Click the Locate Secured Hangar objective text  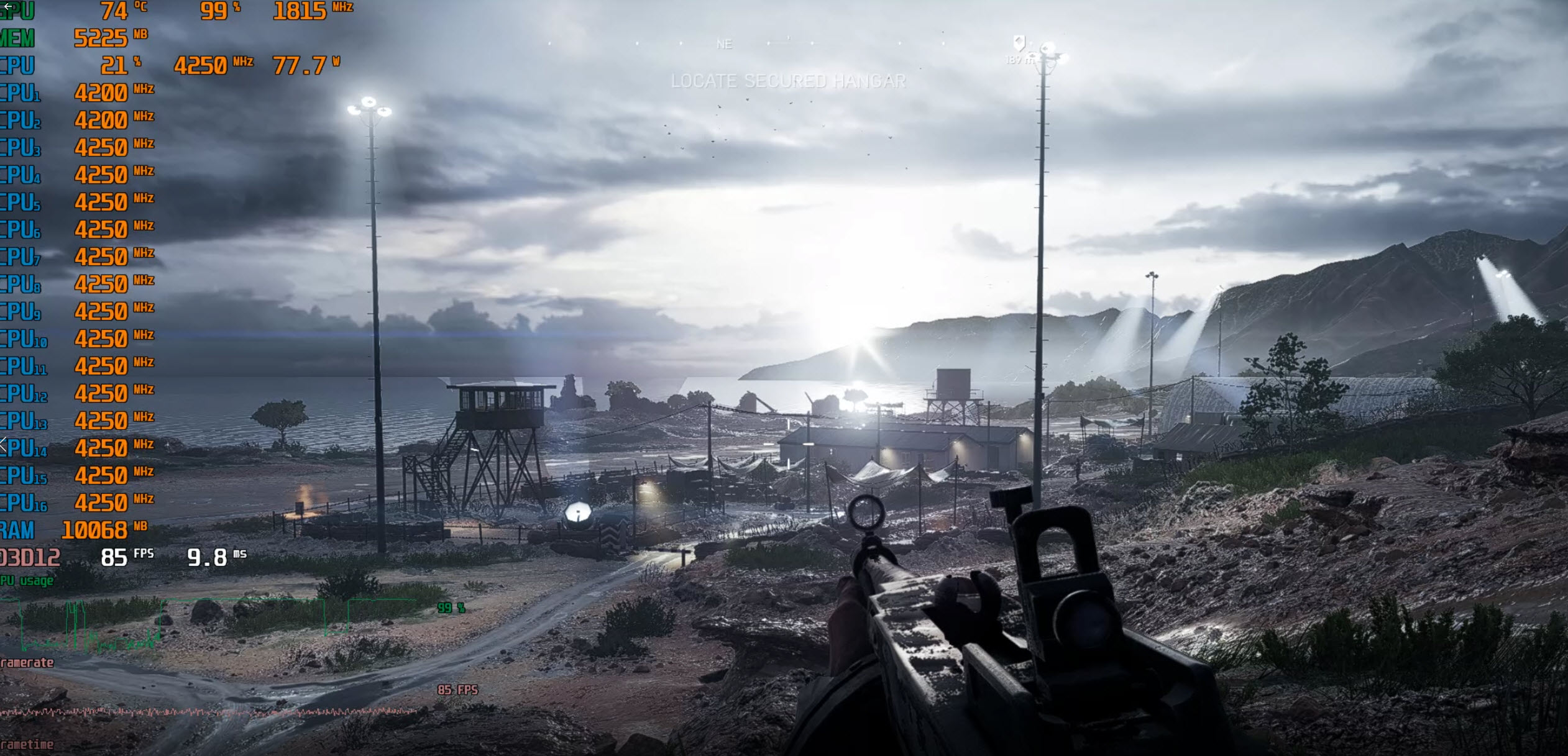[x=788, y=81]
